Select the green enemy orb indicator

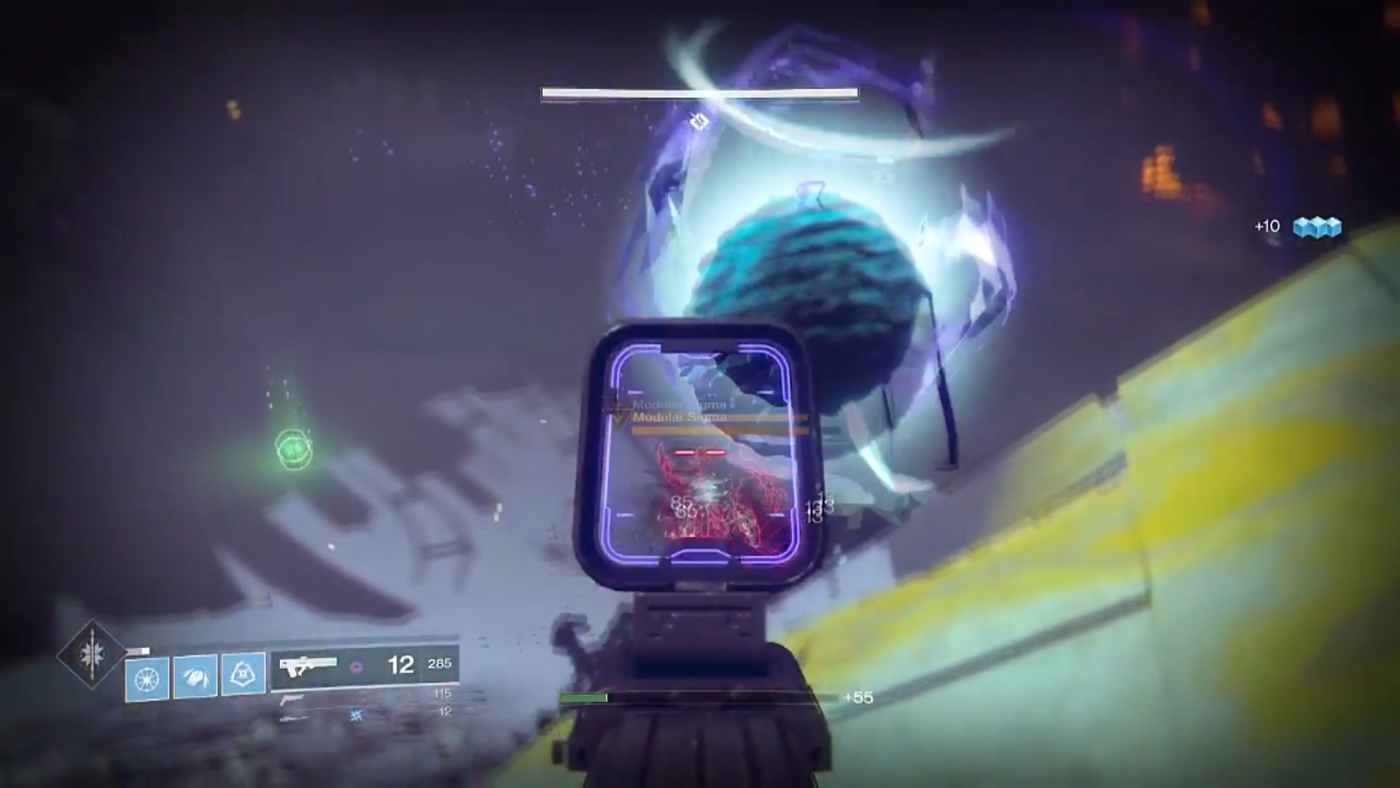[x=292, y=450]
